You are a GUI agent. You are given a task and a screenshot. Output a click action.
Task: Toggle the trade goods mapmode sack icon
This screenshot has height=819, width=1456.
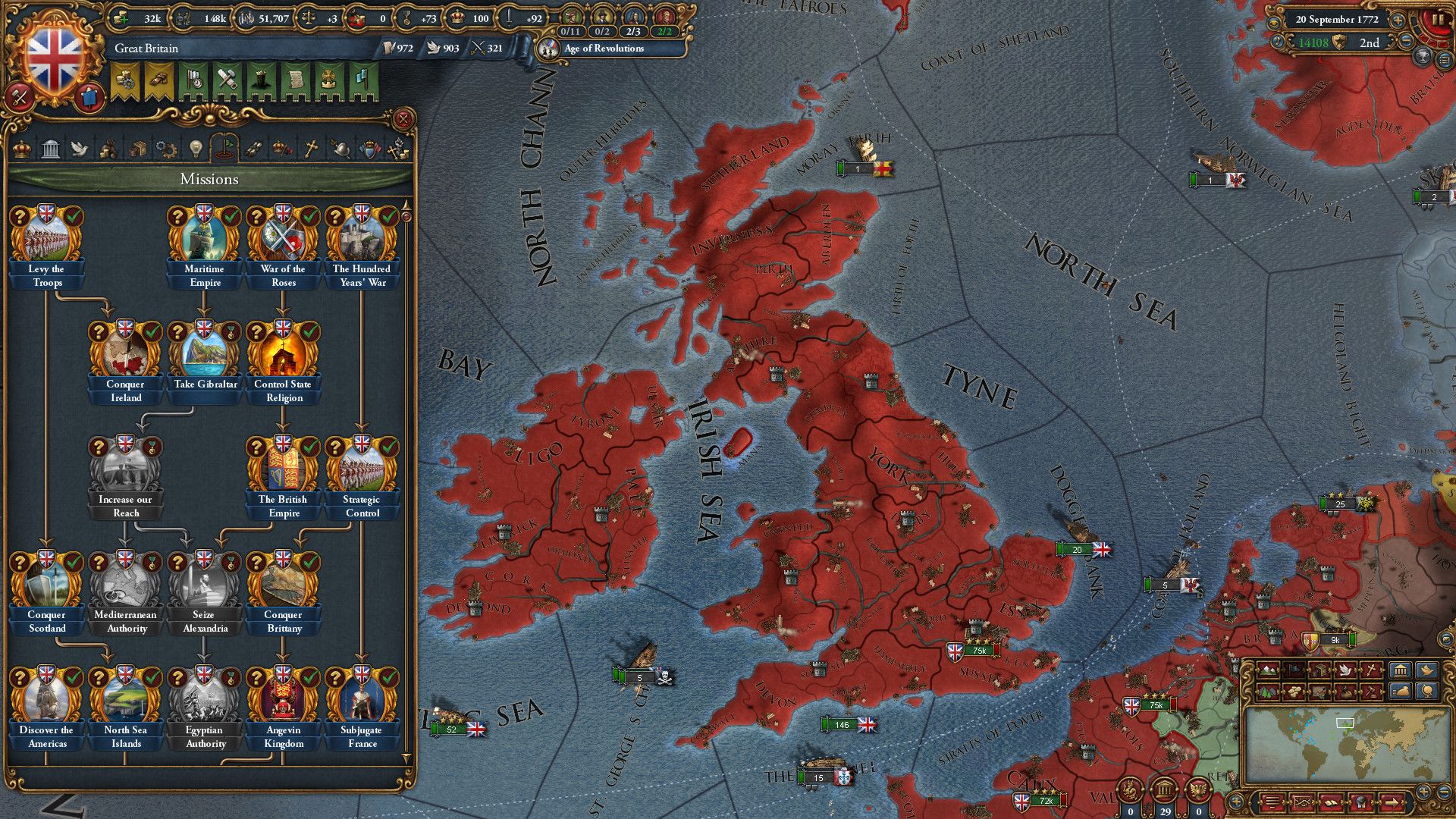tap(1345, 692)
